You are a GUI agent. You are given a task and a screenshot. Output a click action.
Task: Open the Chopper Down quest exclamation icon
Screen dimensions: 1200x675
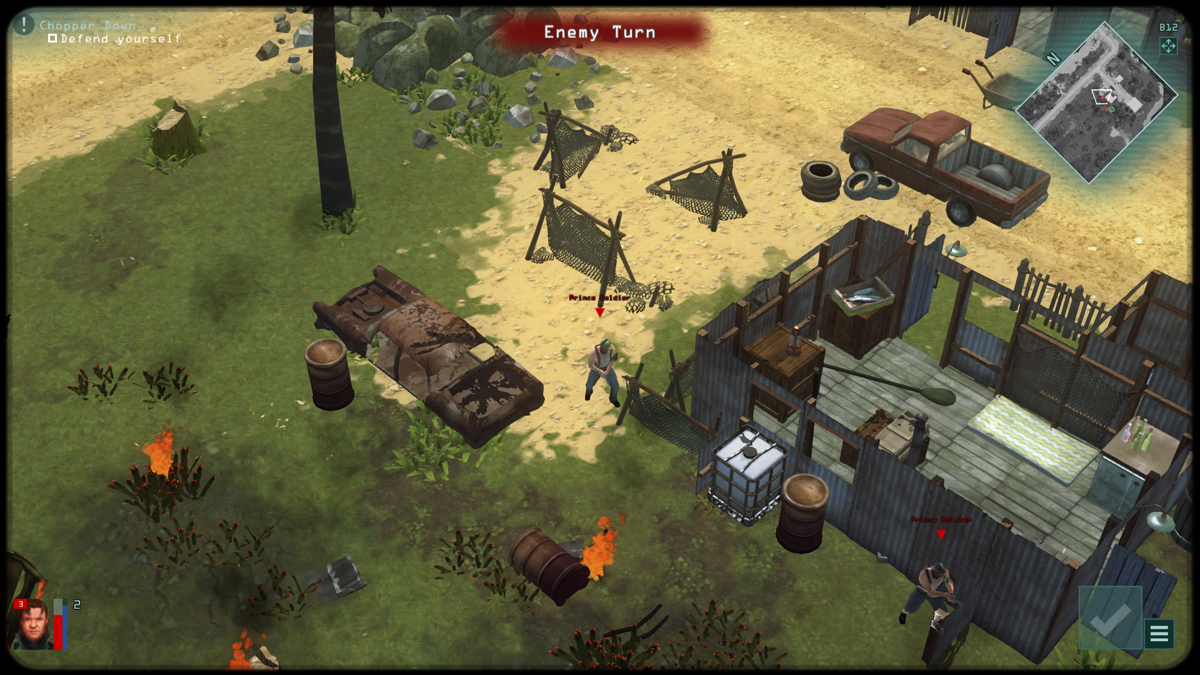click(24, 25)
